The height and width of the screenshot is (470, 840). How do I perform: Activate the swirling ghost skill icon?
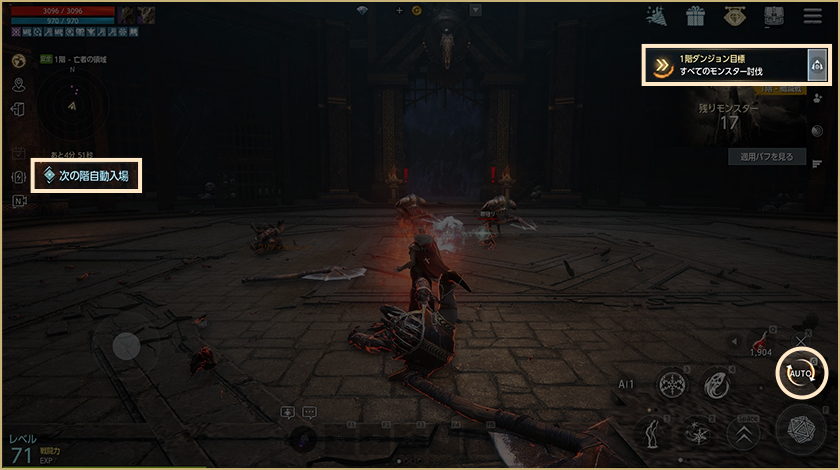tap(714, 385)
